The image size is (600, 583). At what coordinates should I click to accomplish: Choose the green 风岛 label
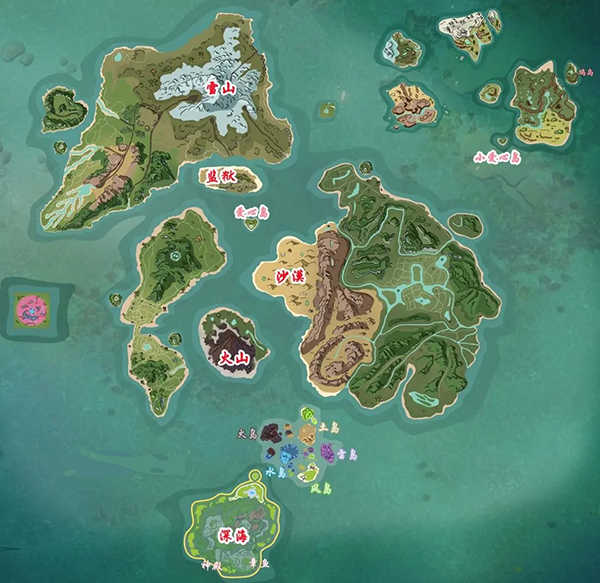click(x=319, y=488)
